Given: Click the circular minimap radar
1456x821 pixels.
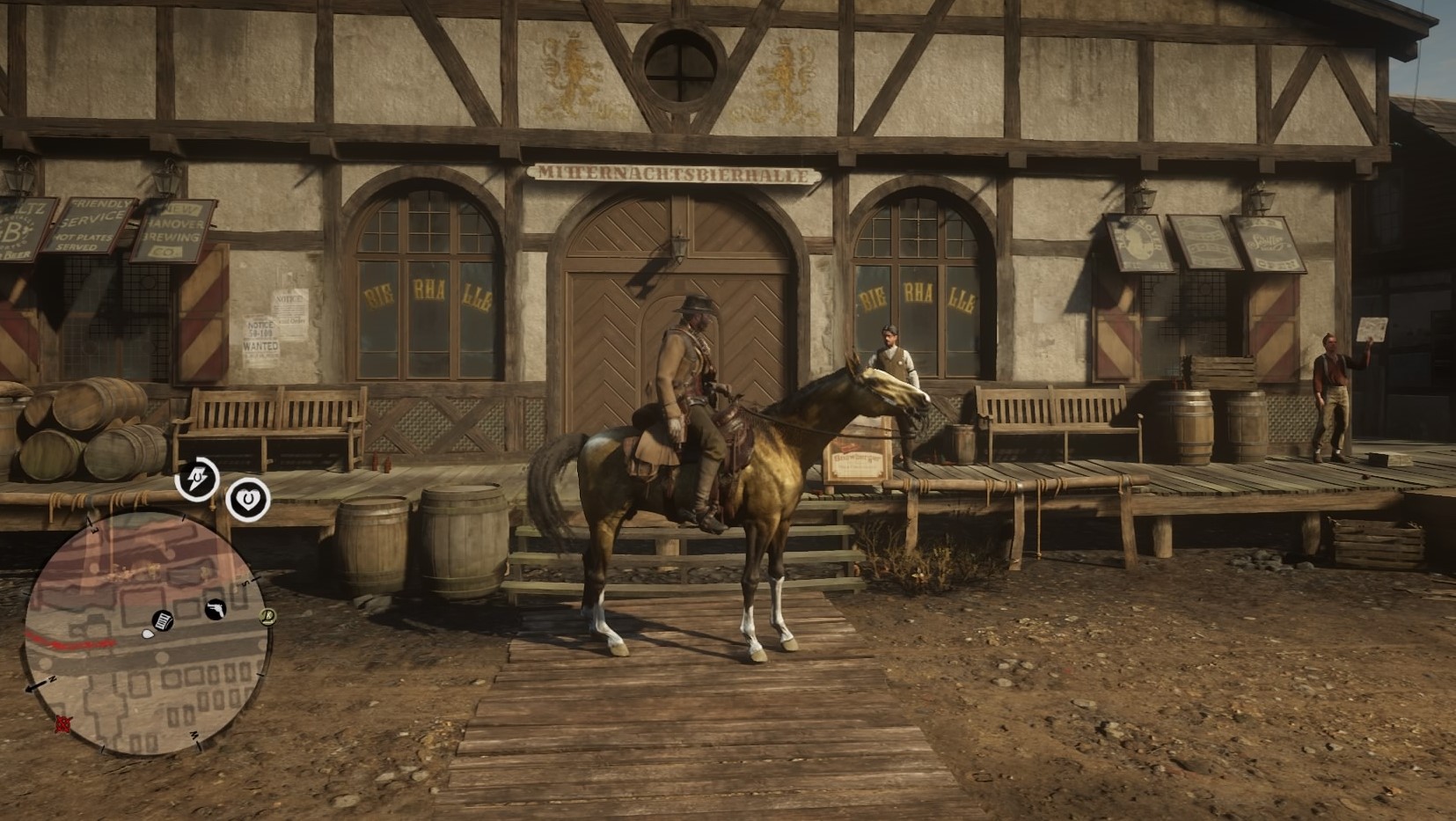Looking at the screenshot, I should click(x=143, y=634).
